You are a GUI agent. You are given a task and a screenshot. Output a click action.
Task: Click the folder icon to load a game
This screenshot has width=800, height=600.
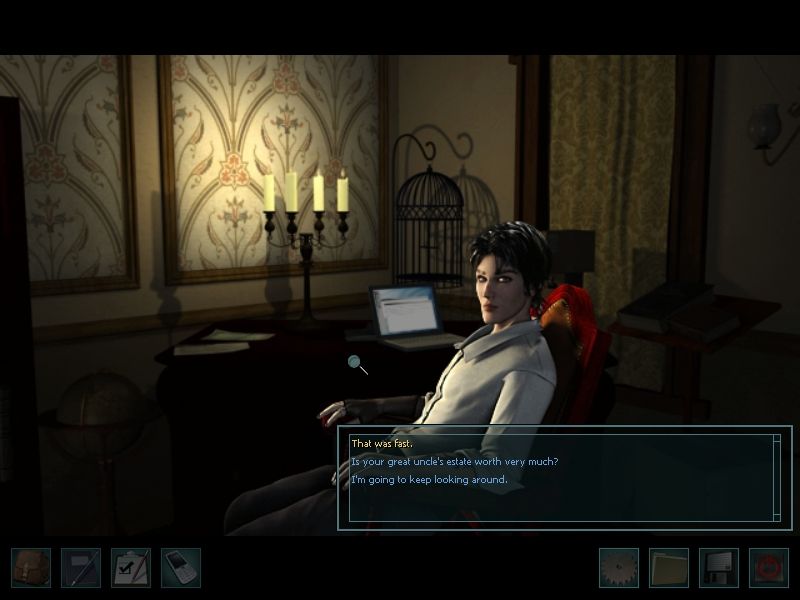(x=668, y=567)
